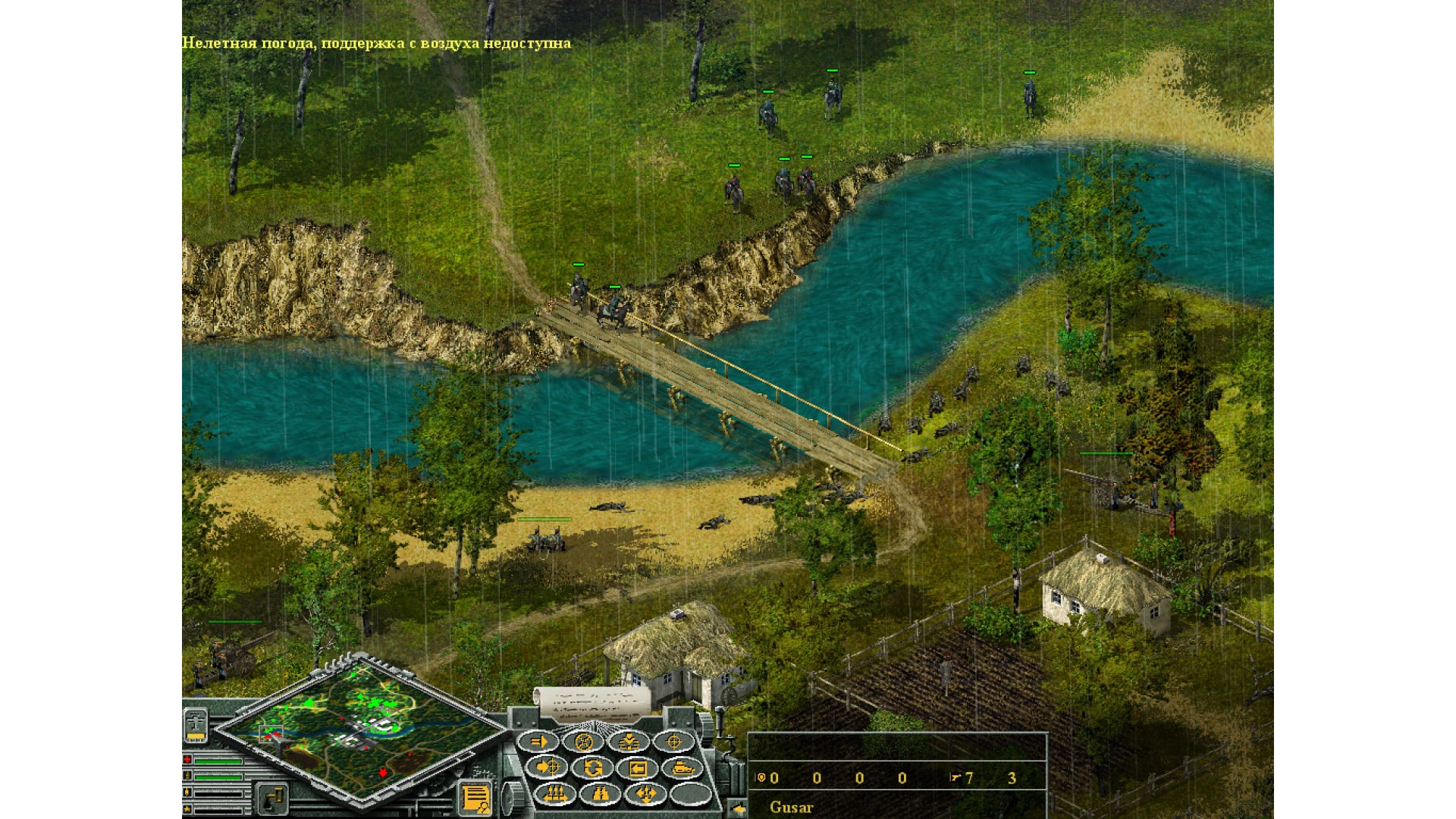Choose the arrow-and-crosshair assault command
Viewport: 1456px width, 819px height.
coord(546,768)
